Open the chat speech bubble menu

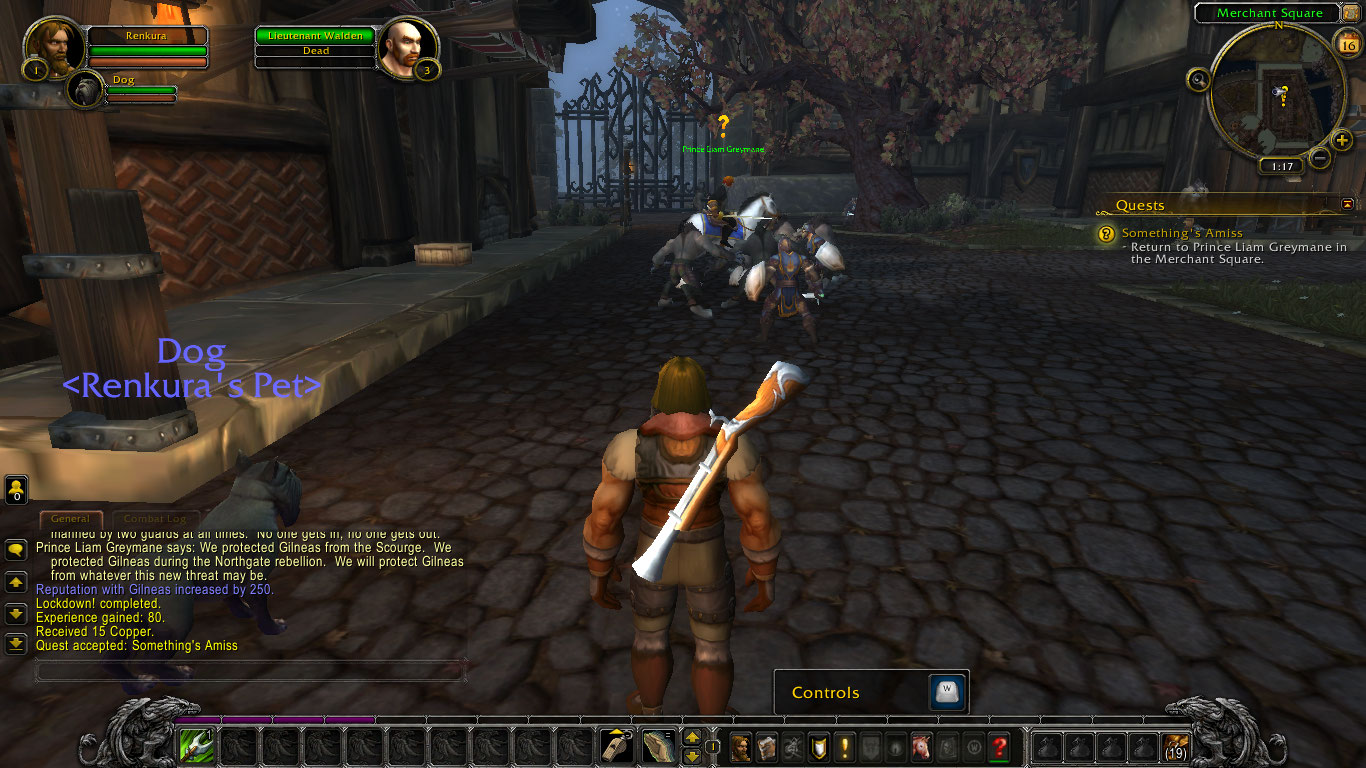pyautogui.click(x=16, y=549)
